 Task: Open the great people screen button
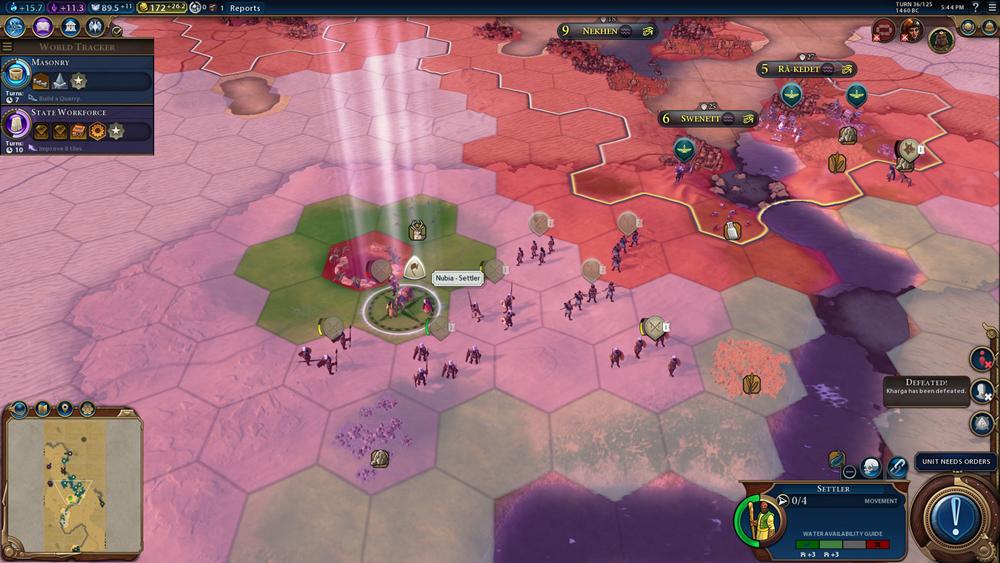95,27
